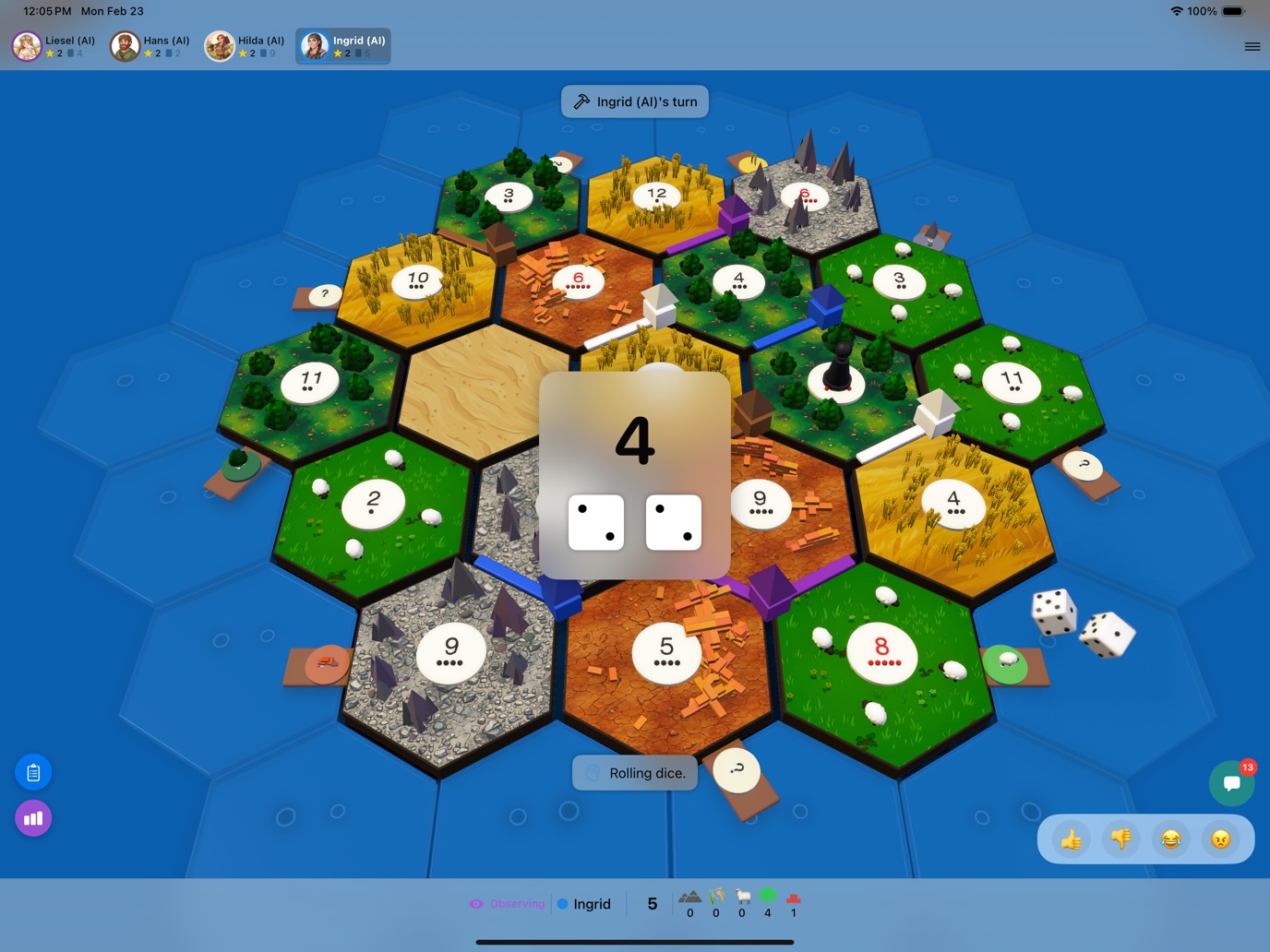This screenshot has height=952, width=1270.
Task: Click Ingrid's blue player color dot
Action: point(562,904)
